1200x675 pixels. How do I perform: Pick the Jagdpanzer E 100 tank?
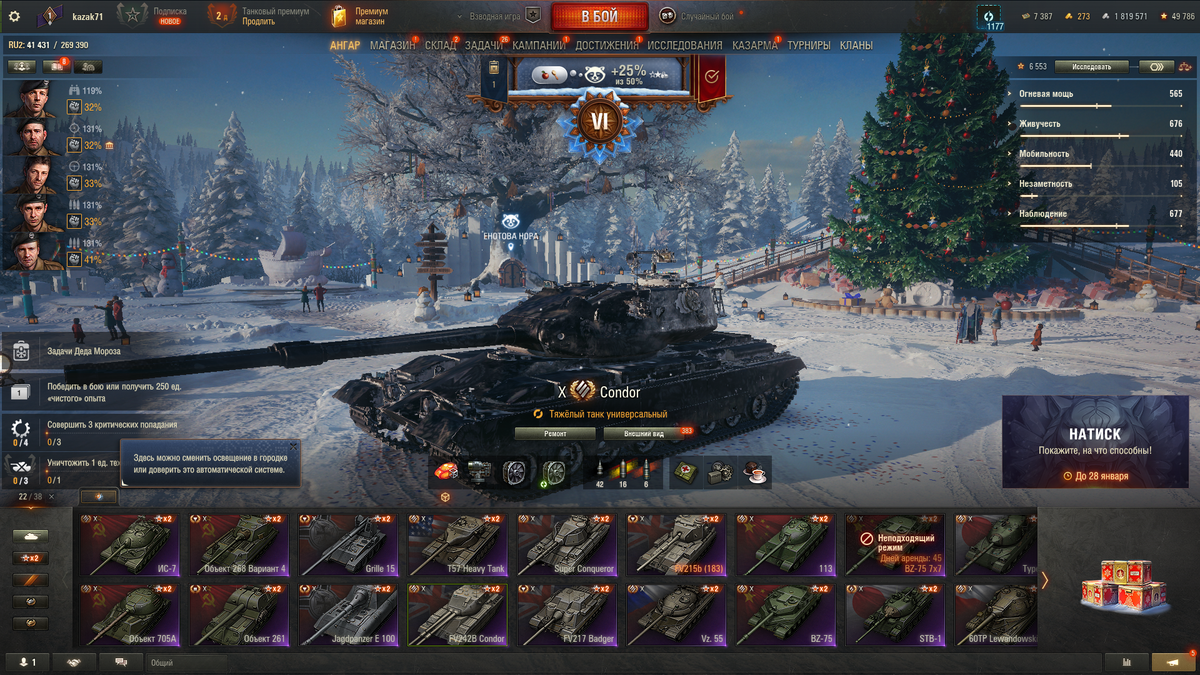345,616
